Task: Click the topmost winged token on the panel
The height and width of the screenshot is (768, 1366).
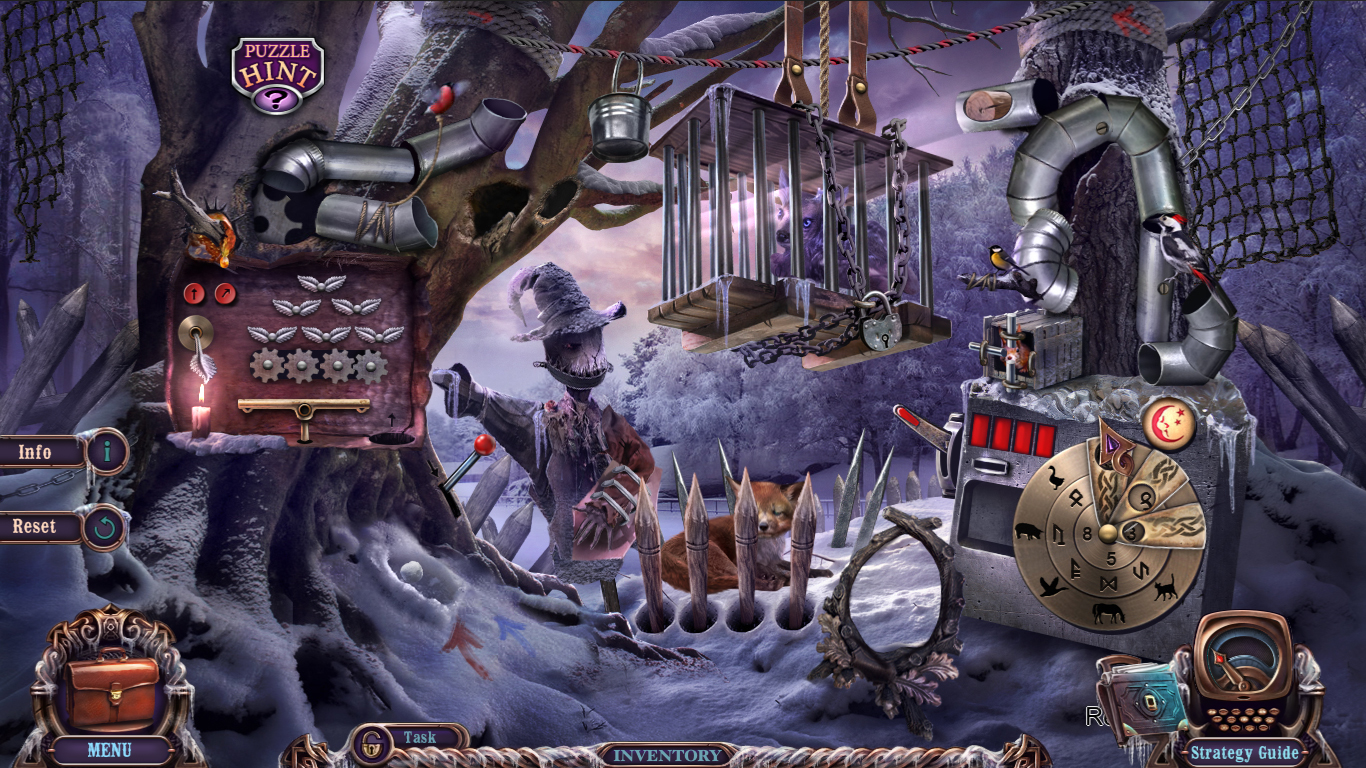Action: (322, 286)
